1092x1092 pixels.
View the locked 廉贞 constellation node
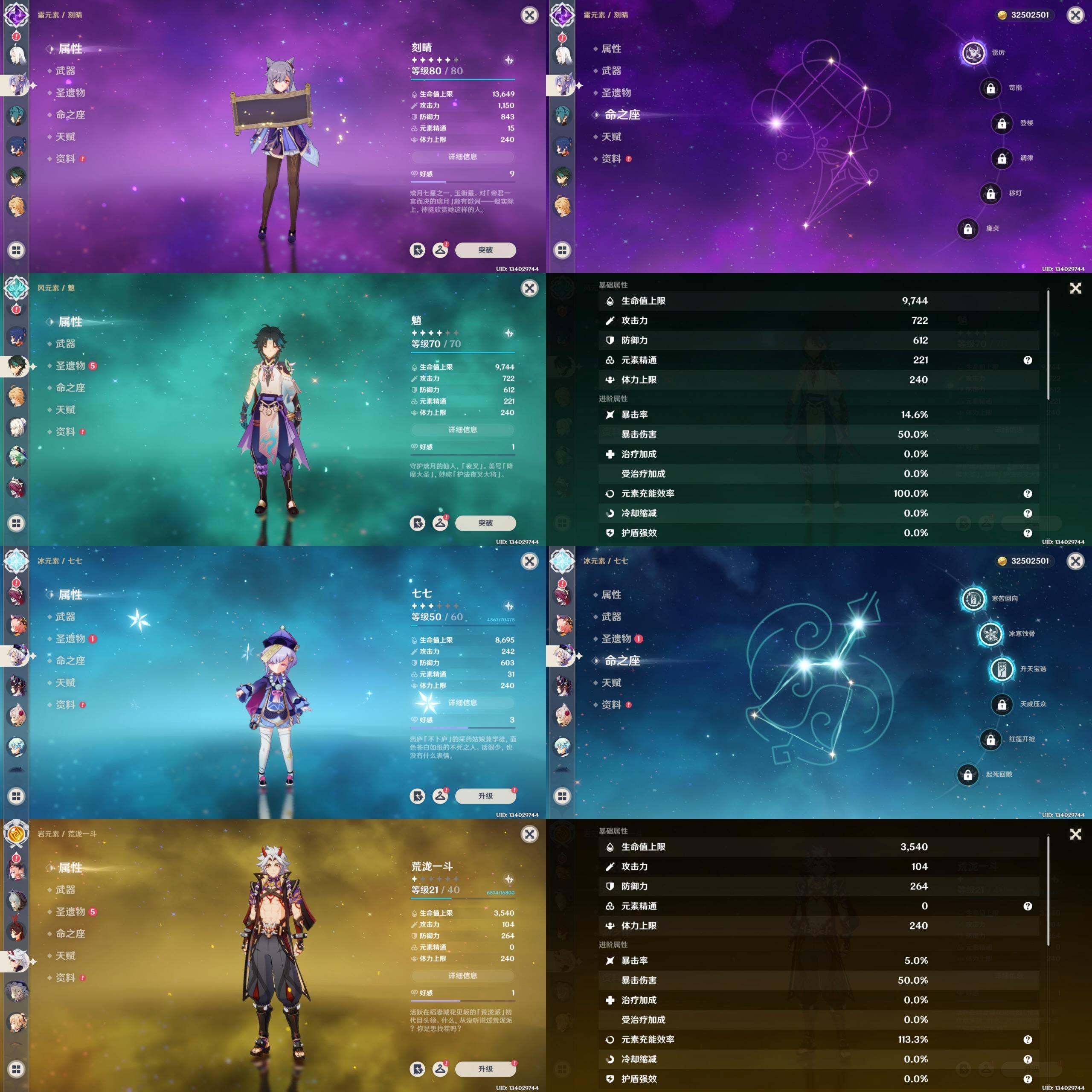967,228
